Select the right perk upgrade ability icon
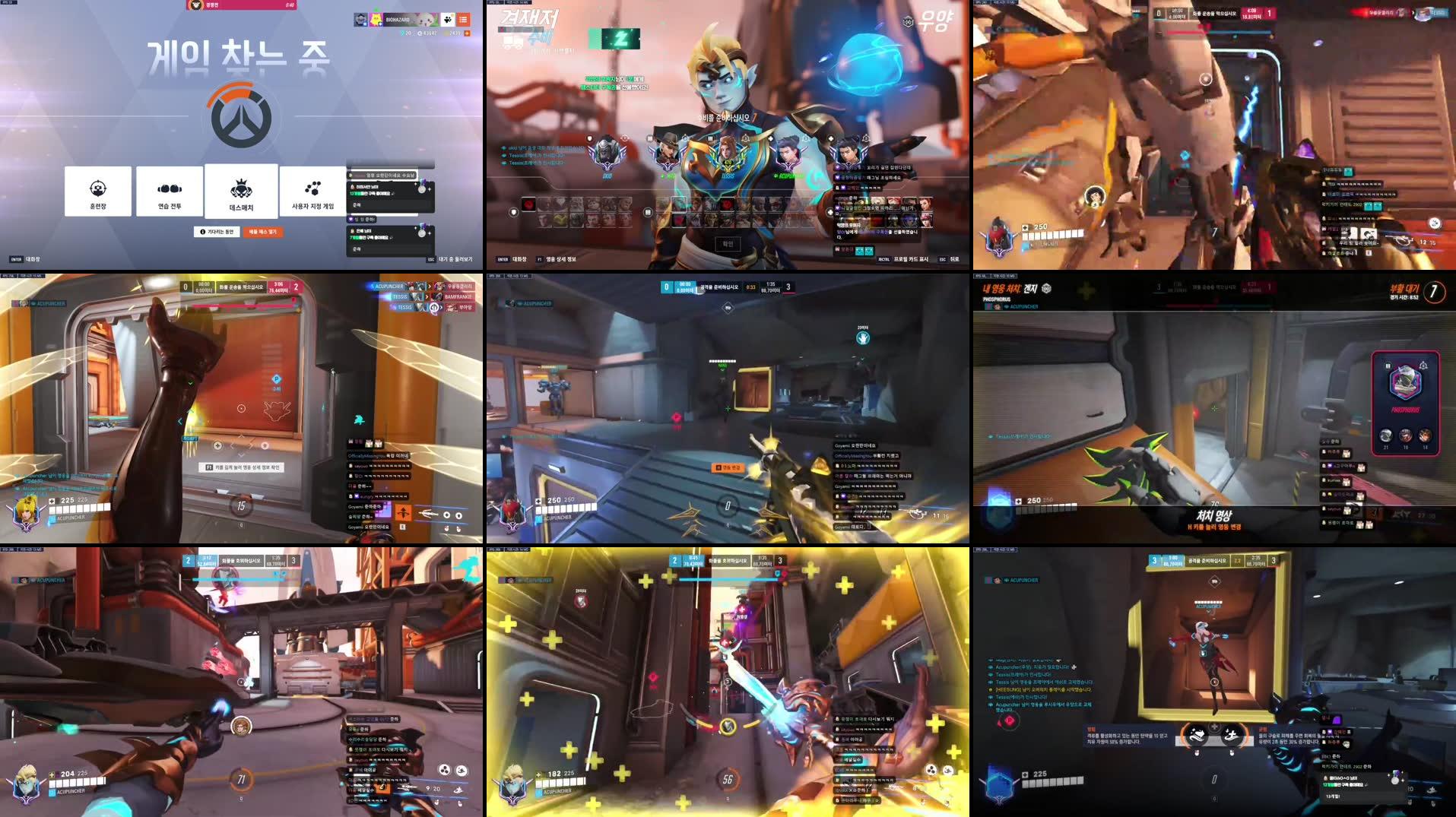 pyautogui.click(x=1233, y=732)
